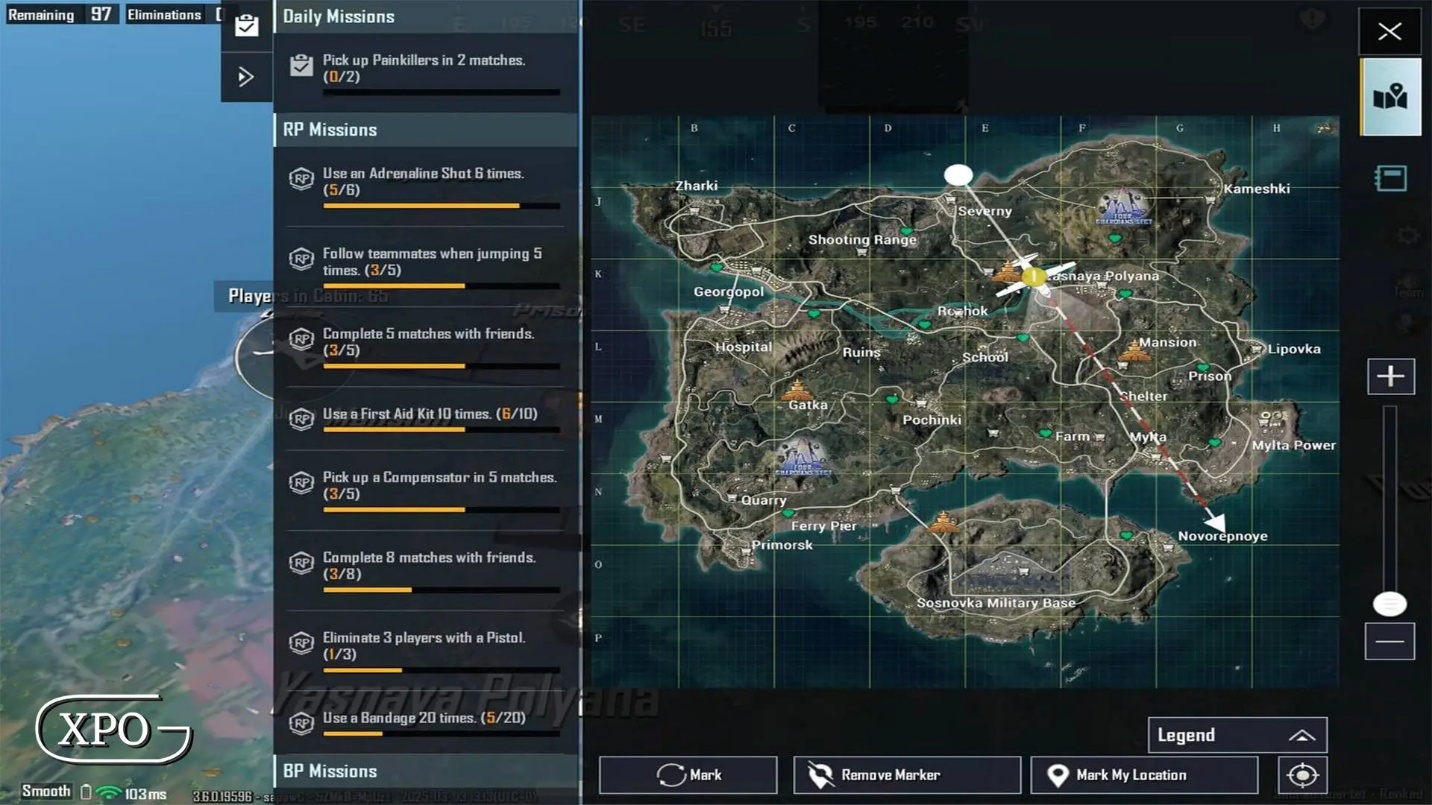Select Mark My Location

tap(1143, 775)
